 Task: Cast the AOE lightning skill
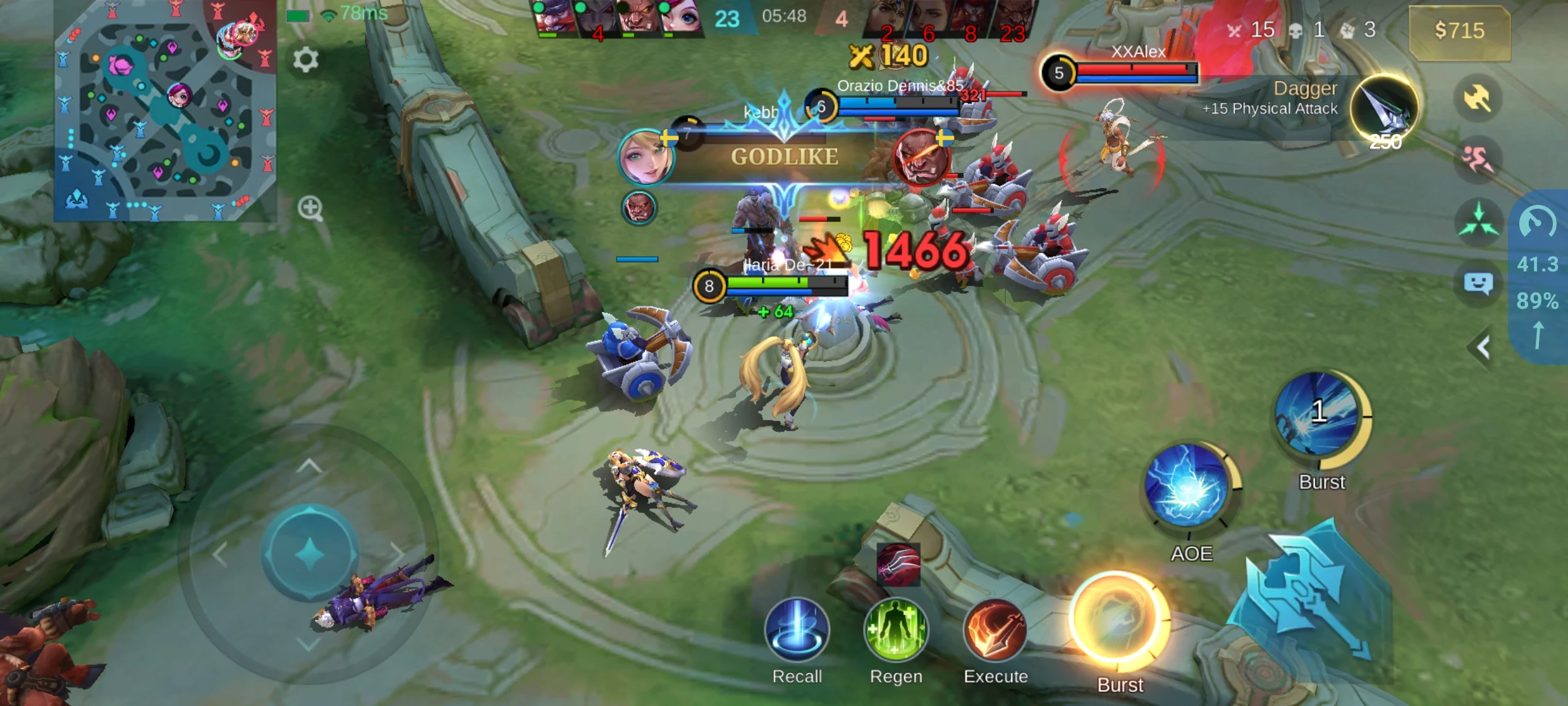point(1188,486)
